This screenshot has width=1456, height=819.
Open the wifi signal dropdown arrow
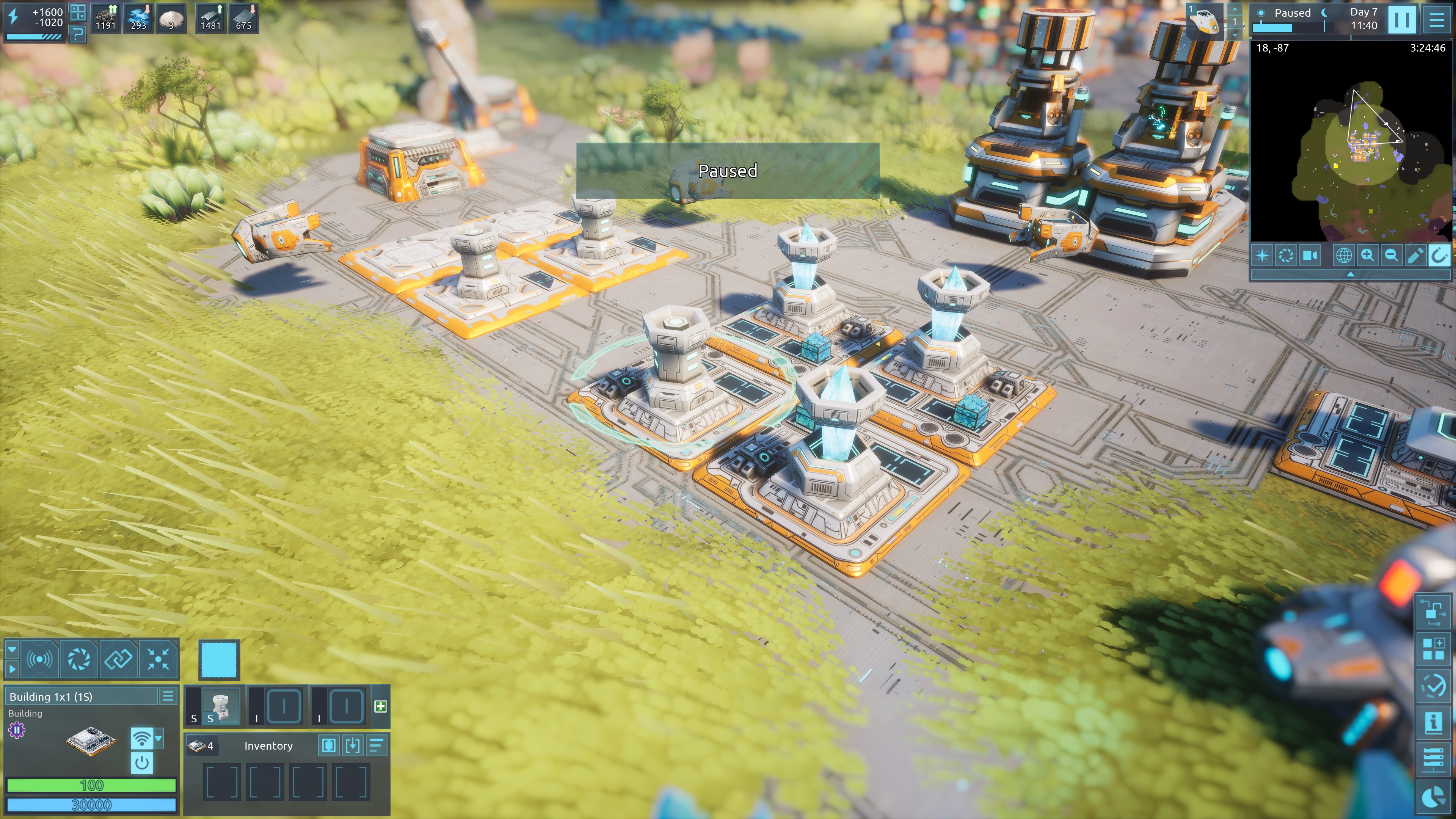(x=158, y=737)
